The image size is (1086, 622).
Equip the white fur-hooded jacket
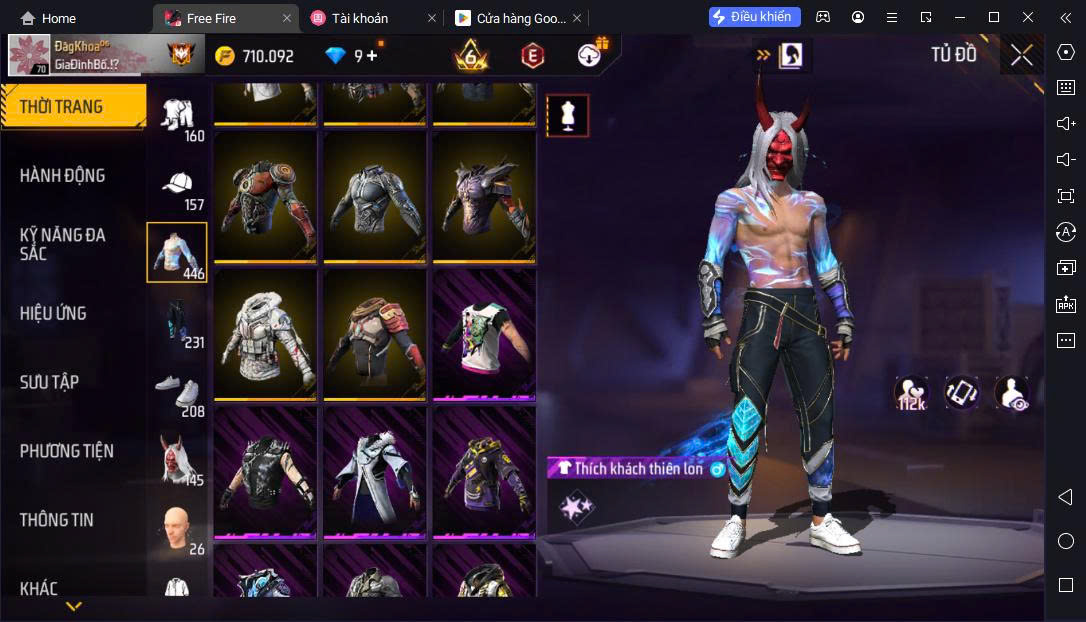265,334
